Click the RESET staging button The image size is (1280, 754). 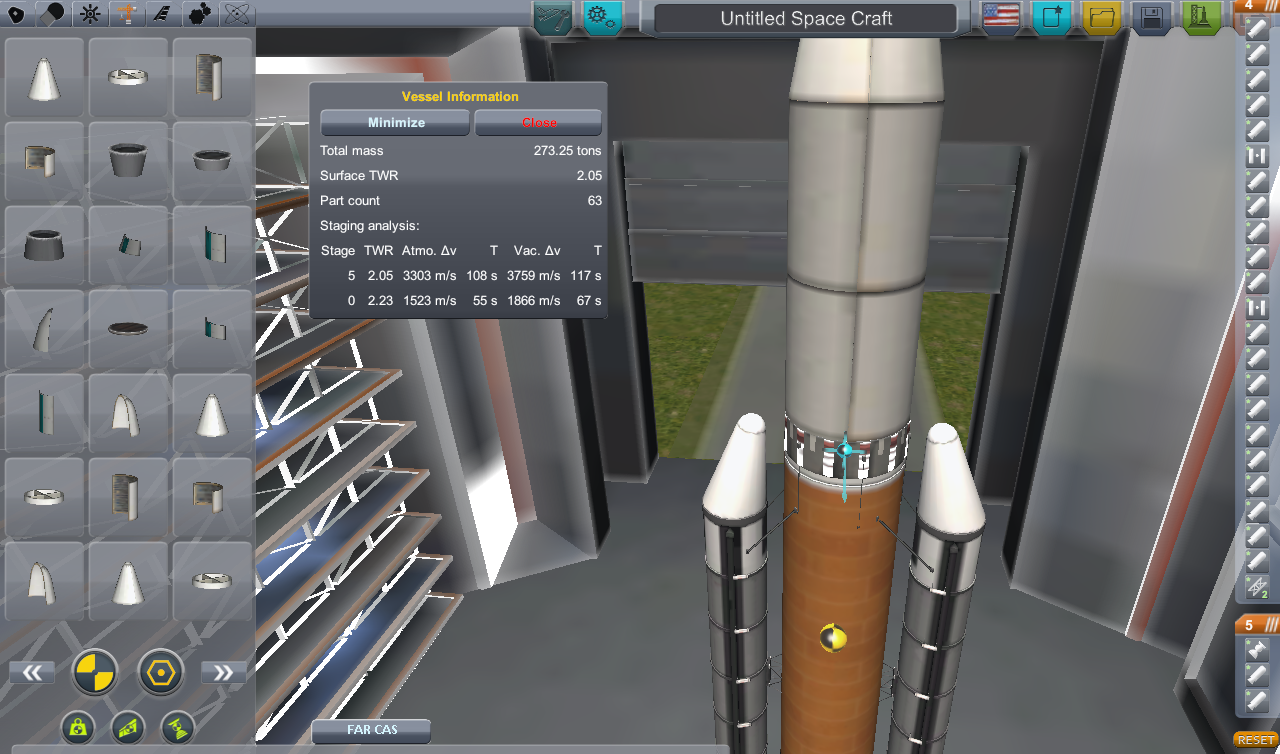pos(1257,739)
